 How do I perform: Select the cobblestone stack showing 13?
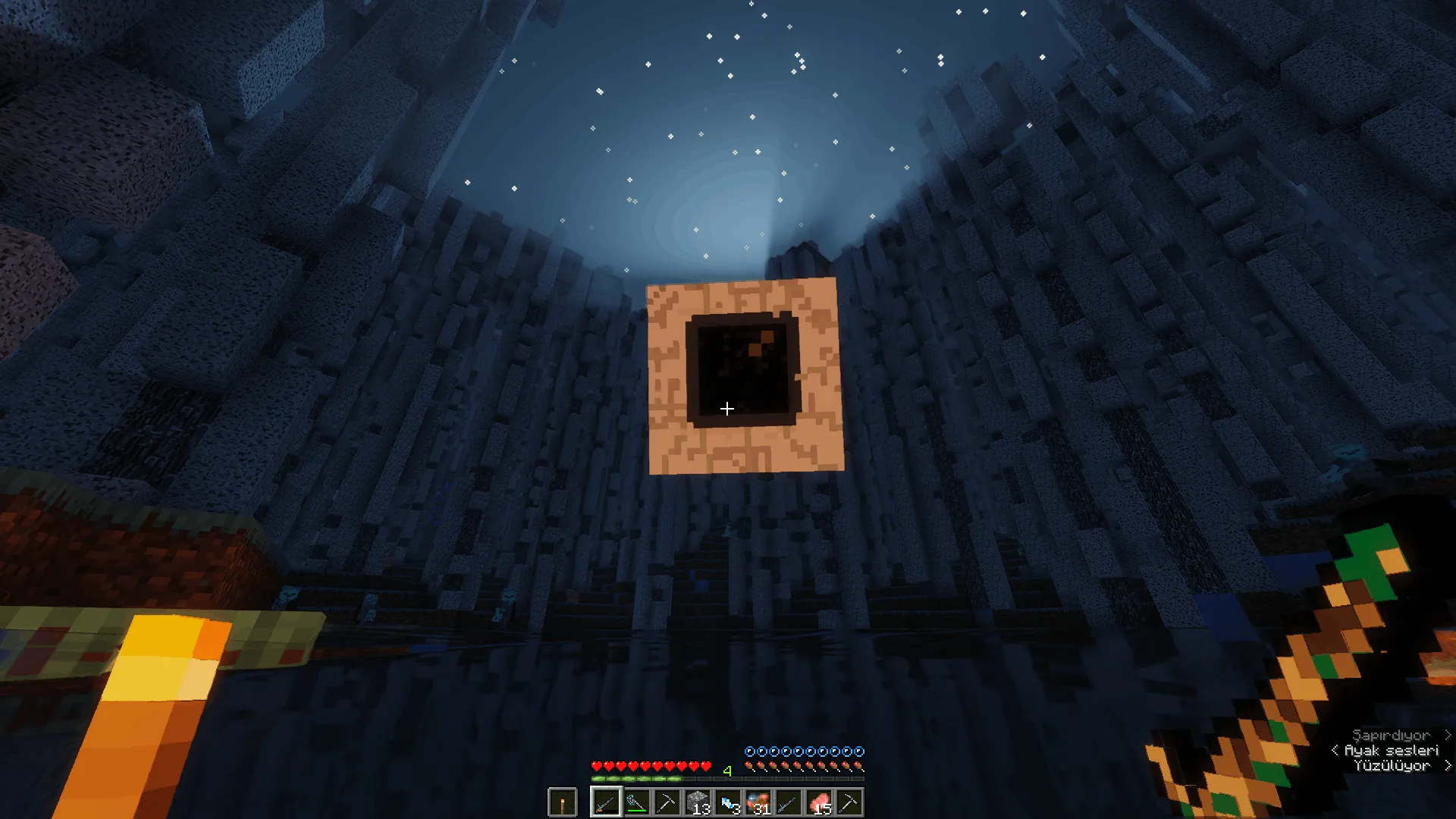698,802
